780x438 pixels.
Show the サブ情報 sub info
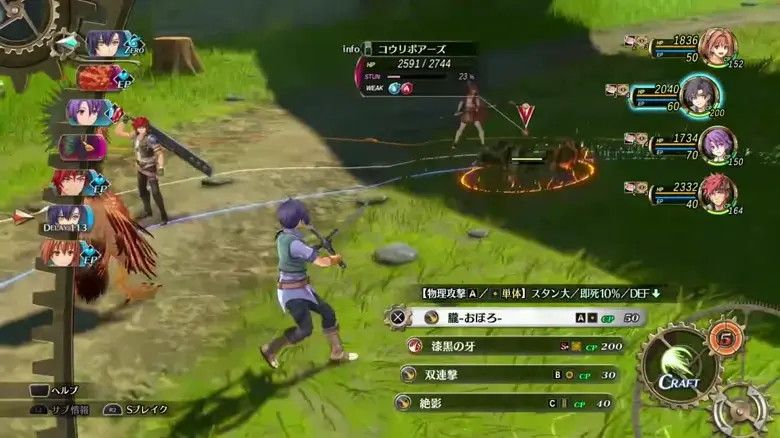[58, 409]
